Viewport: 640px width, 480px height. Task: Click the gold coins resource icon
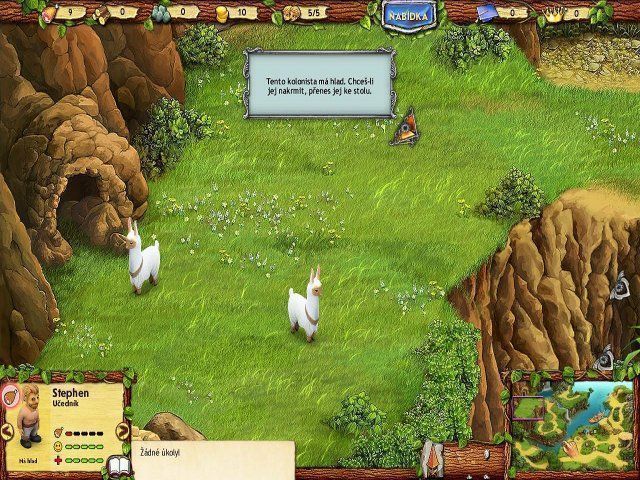coord(221,13)
